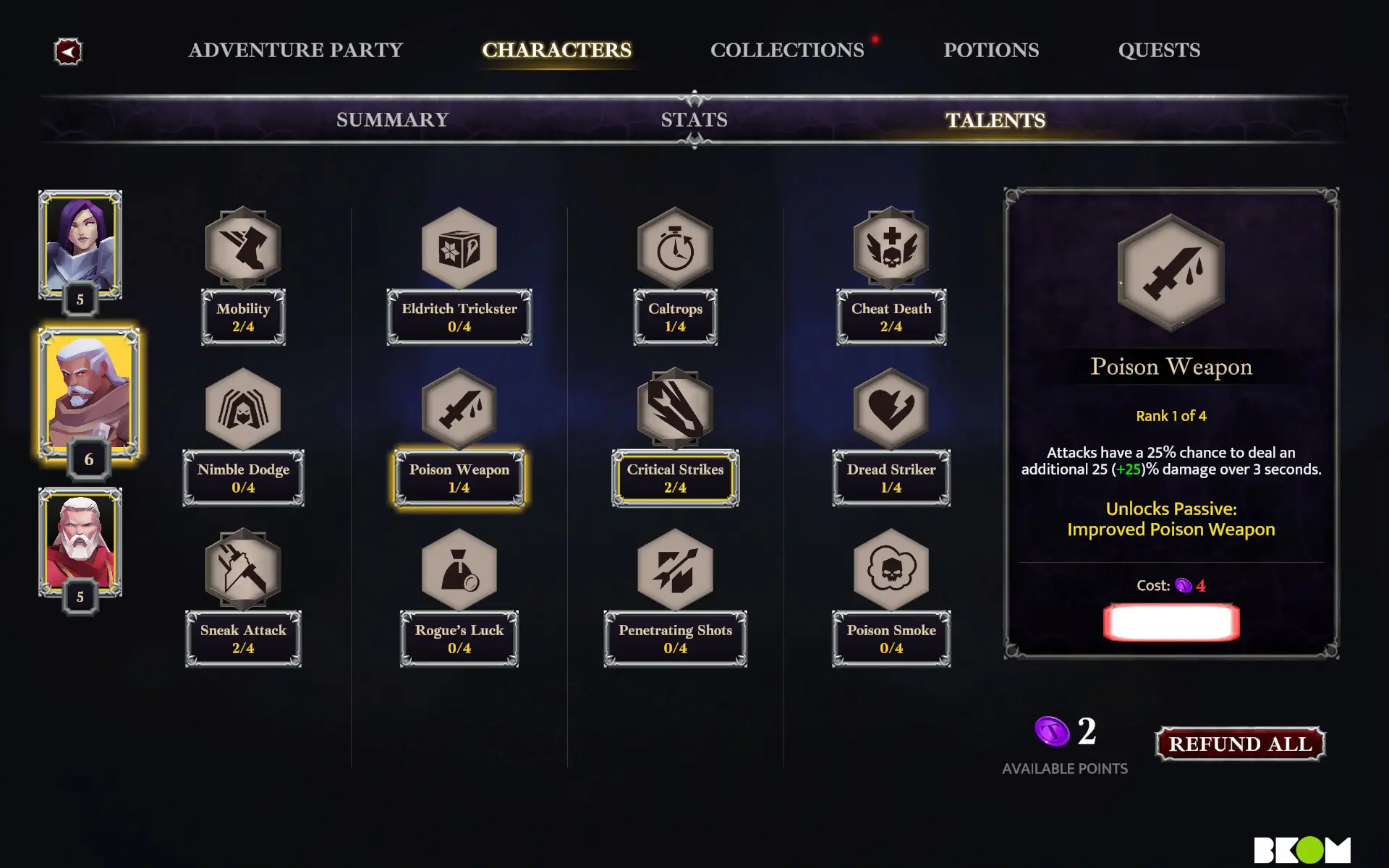Choose the Eldritch Trickster talent

pyautogui.click(x=459, y=248)
